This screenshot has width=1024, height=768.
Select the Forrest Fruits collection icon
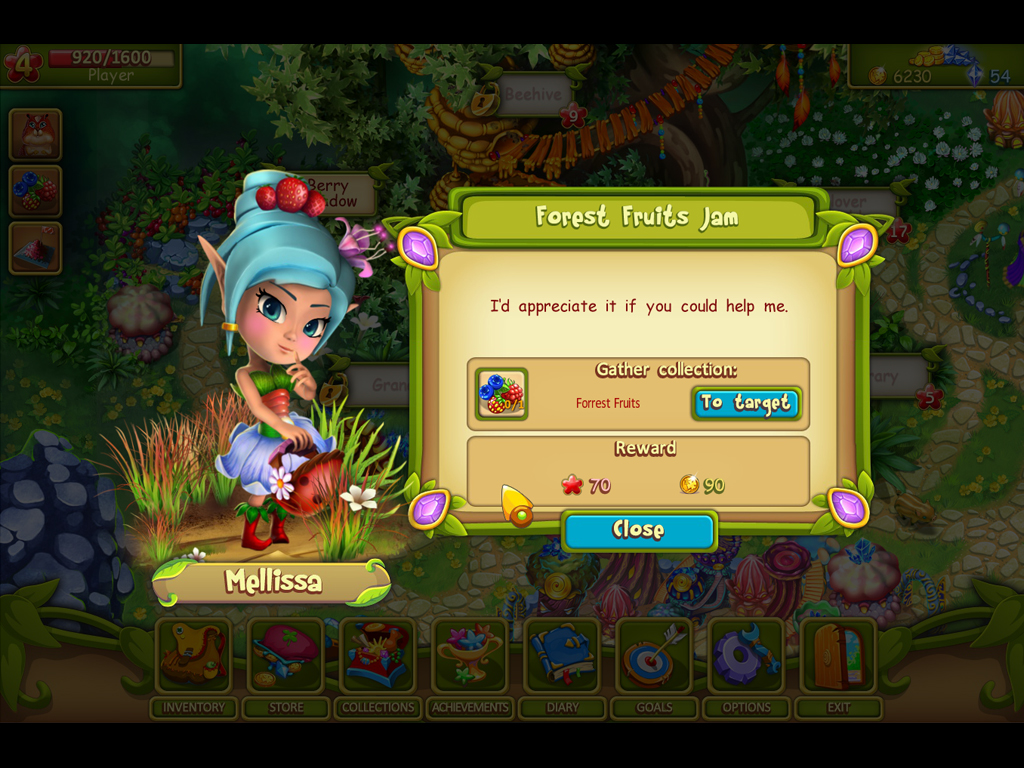click(501, 394)
